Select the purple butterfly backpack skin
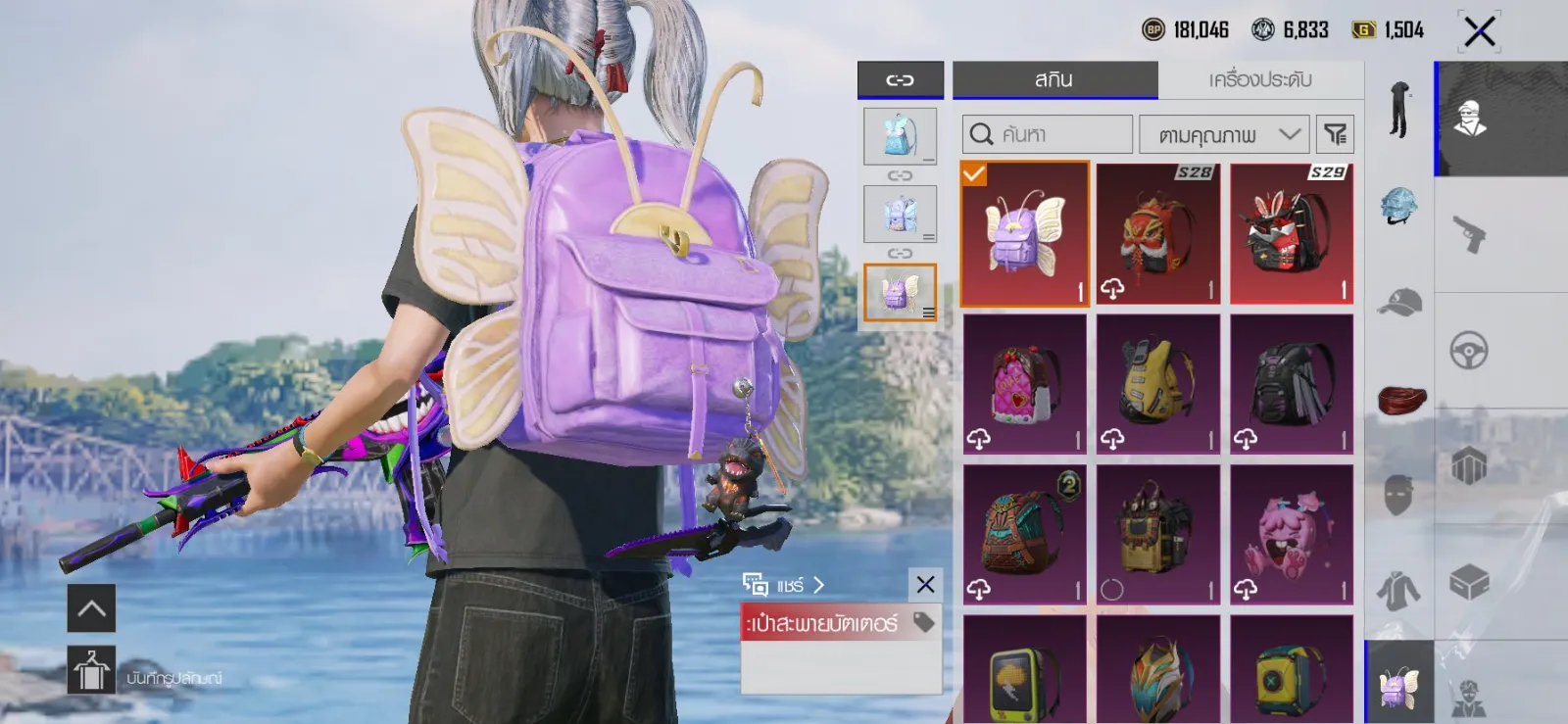This screenshot has height=724, width=1568. (x=1024, y=234)
